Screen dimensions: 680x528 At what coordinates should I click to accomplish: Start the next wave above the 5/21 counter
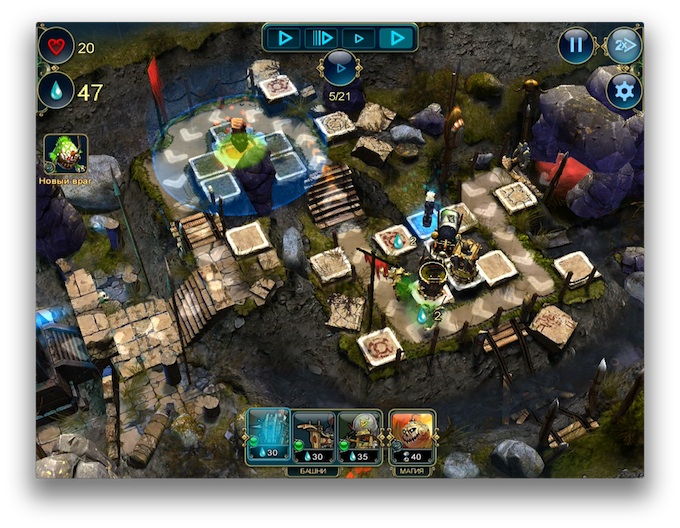pyautogui.click(x=339, y=69)
